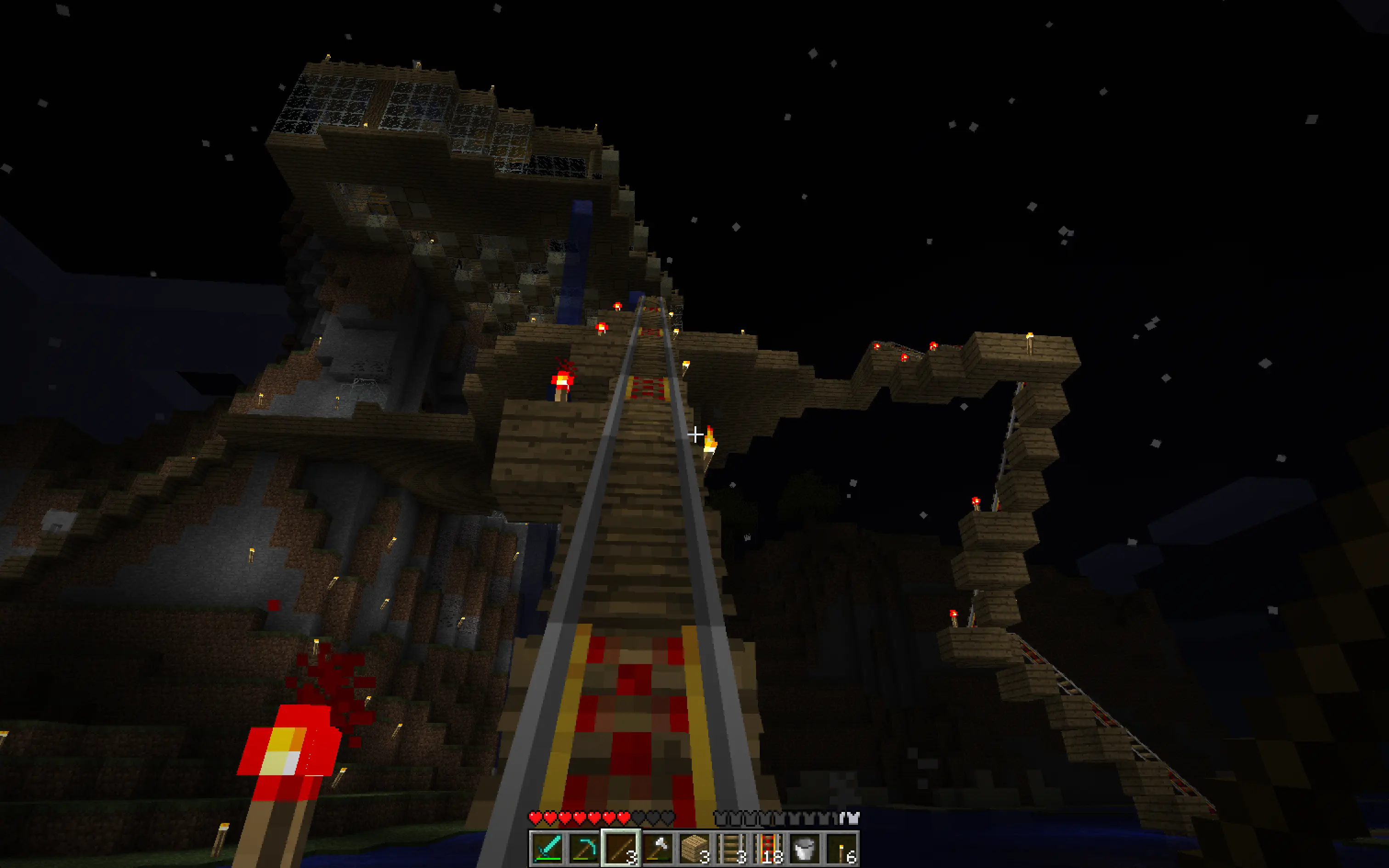
Task: Select the wooden planks stack
Action: point(694,847)
